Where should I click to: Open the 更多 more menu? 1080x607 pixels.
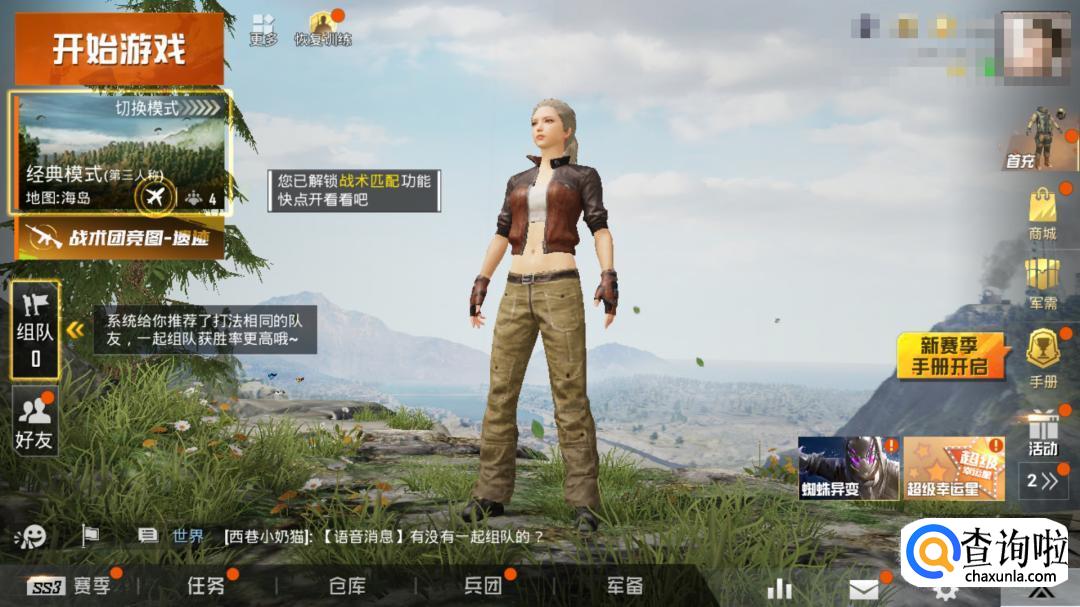pyautogui.click(x=263, y=28)
